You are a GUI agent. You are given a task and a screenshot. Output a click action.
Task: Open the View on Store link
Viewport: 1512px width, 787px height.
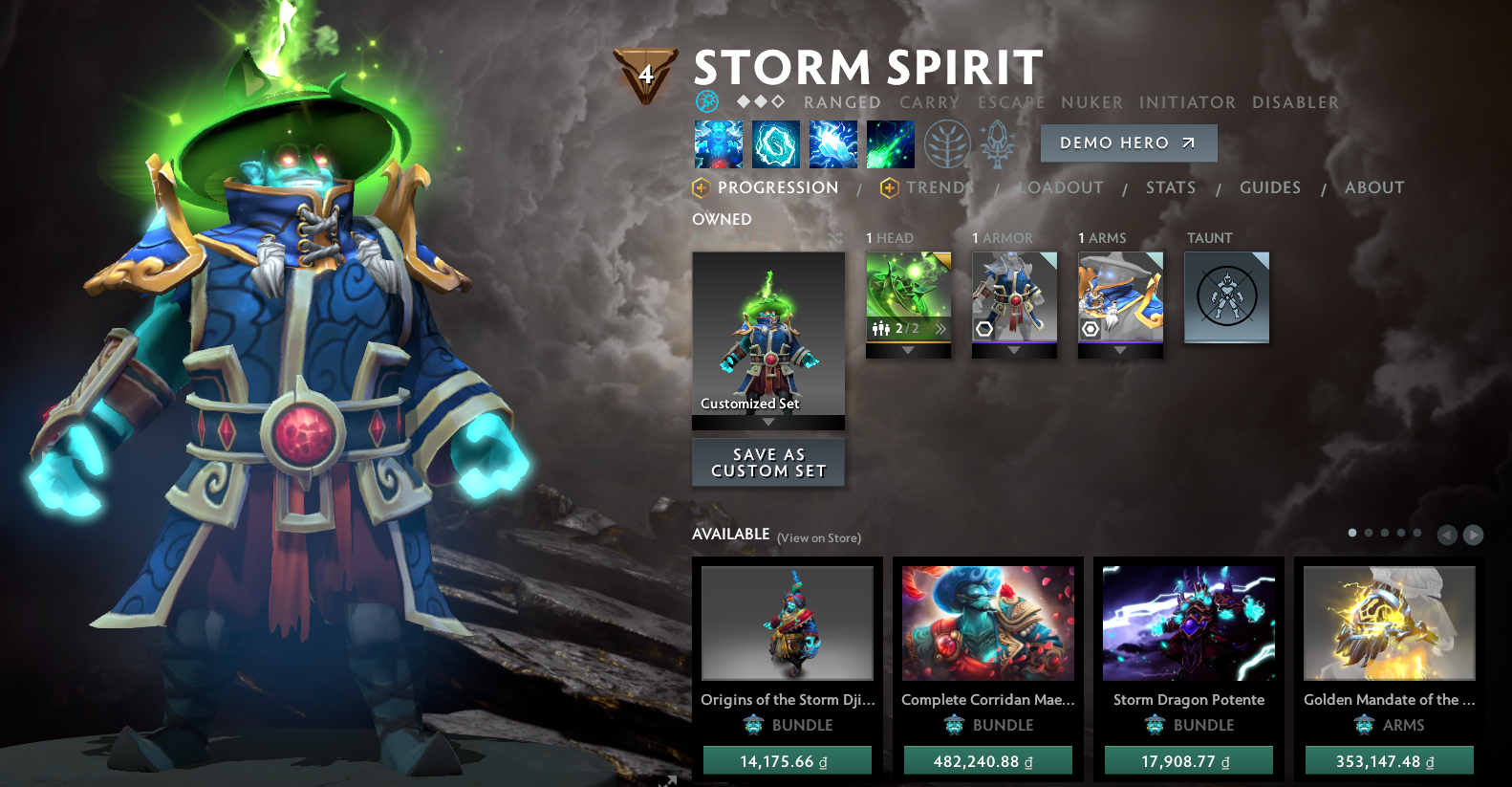tap(817, 538)
